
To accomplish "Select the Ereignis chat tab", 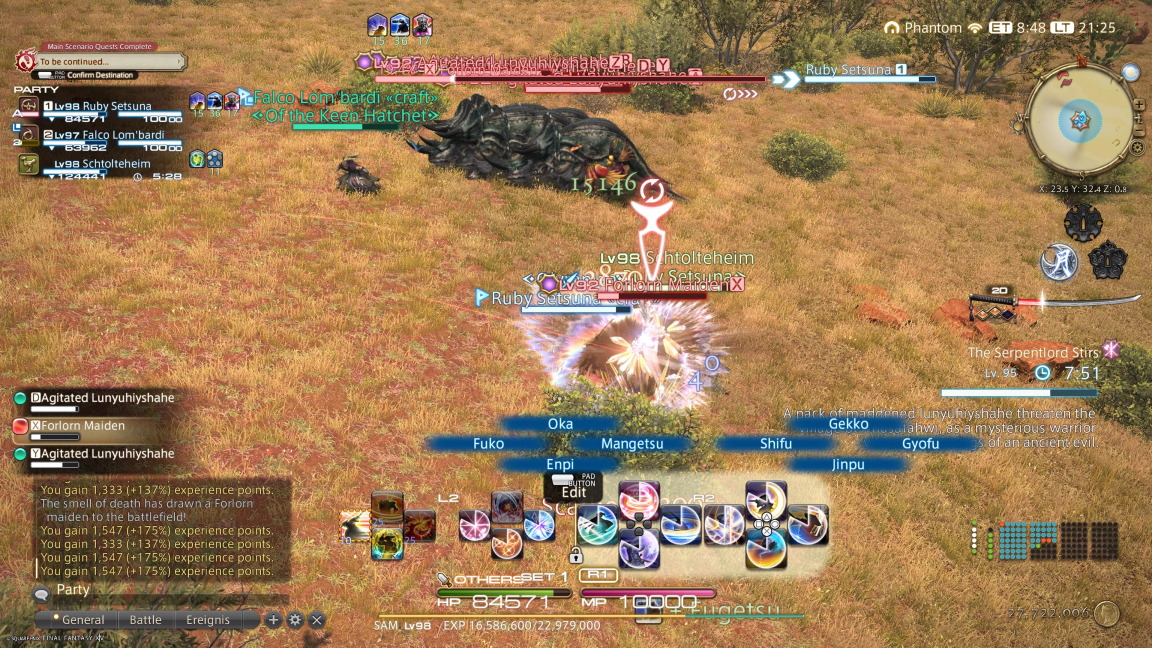I will pyautogui.click(x=208, y=620).
